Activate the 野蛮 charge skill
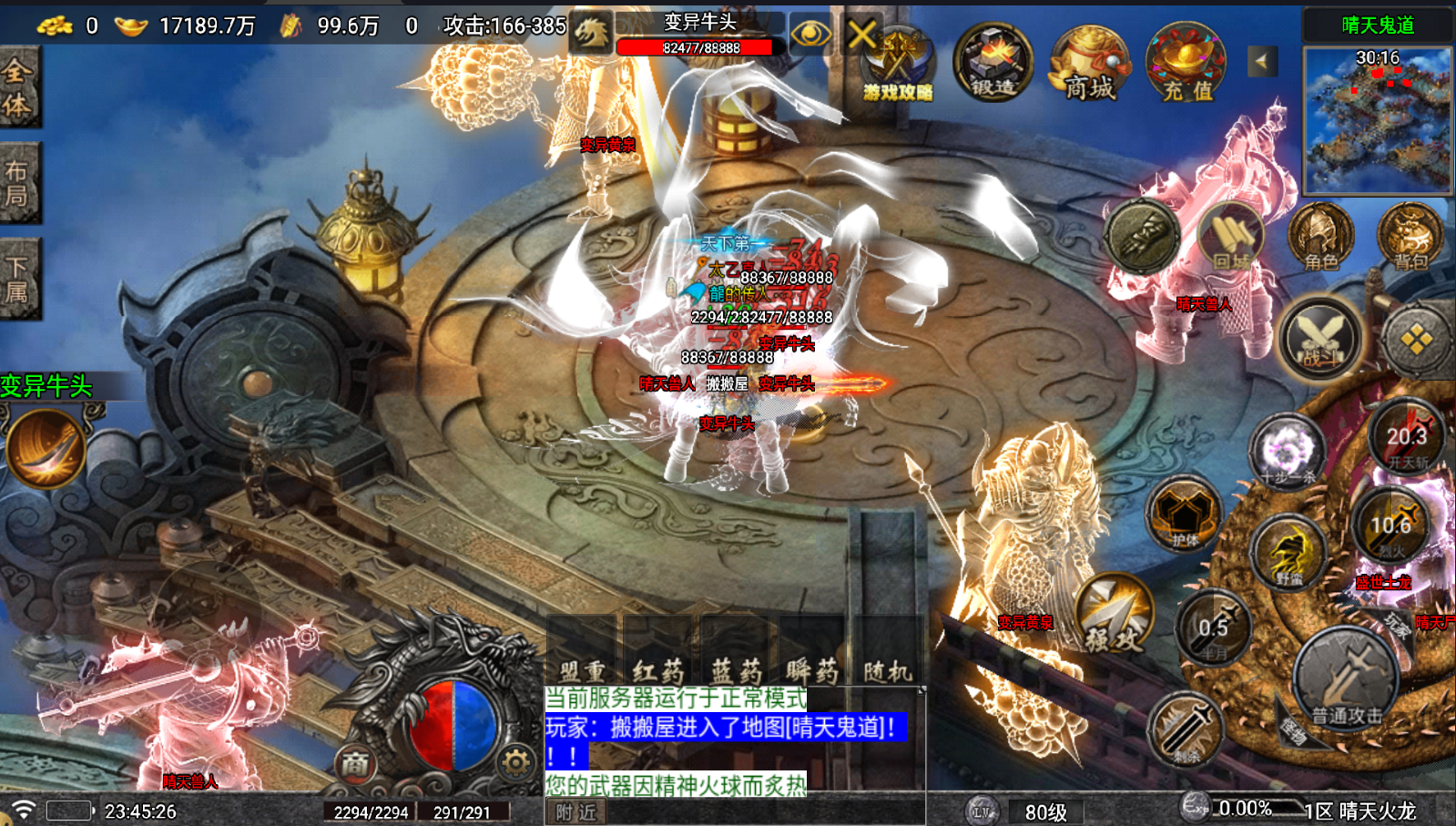The width and height of the screenshot is (1456, 826). (x=1288, y=551)
